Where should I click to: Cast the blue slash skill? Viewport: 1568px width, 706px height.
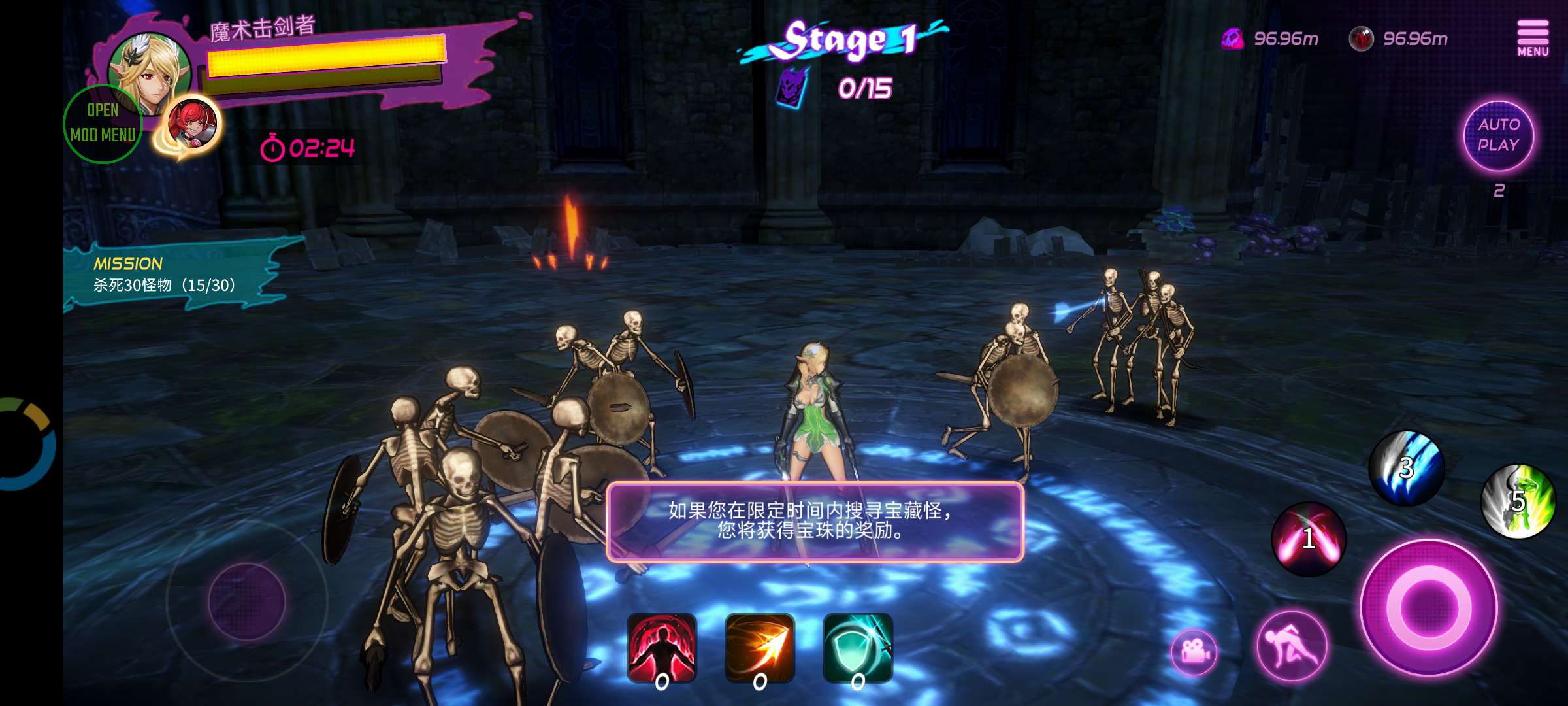(x=1407, y=468)
